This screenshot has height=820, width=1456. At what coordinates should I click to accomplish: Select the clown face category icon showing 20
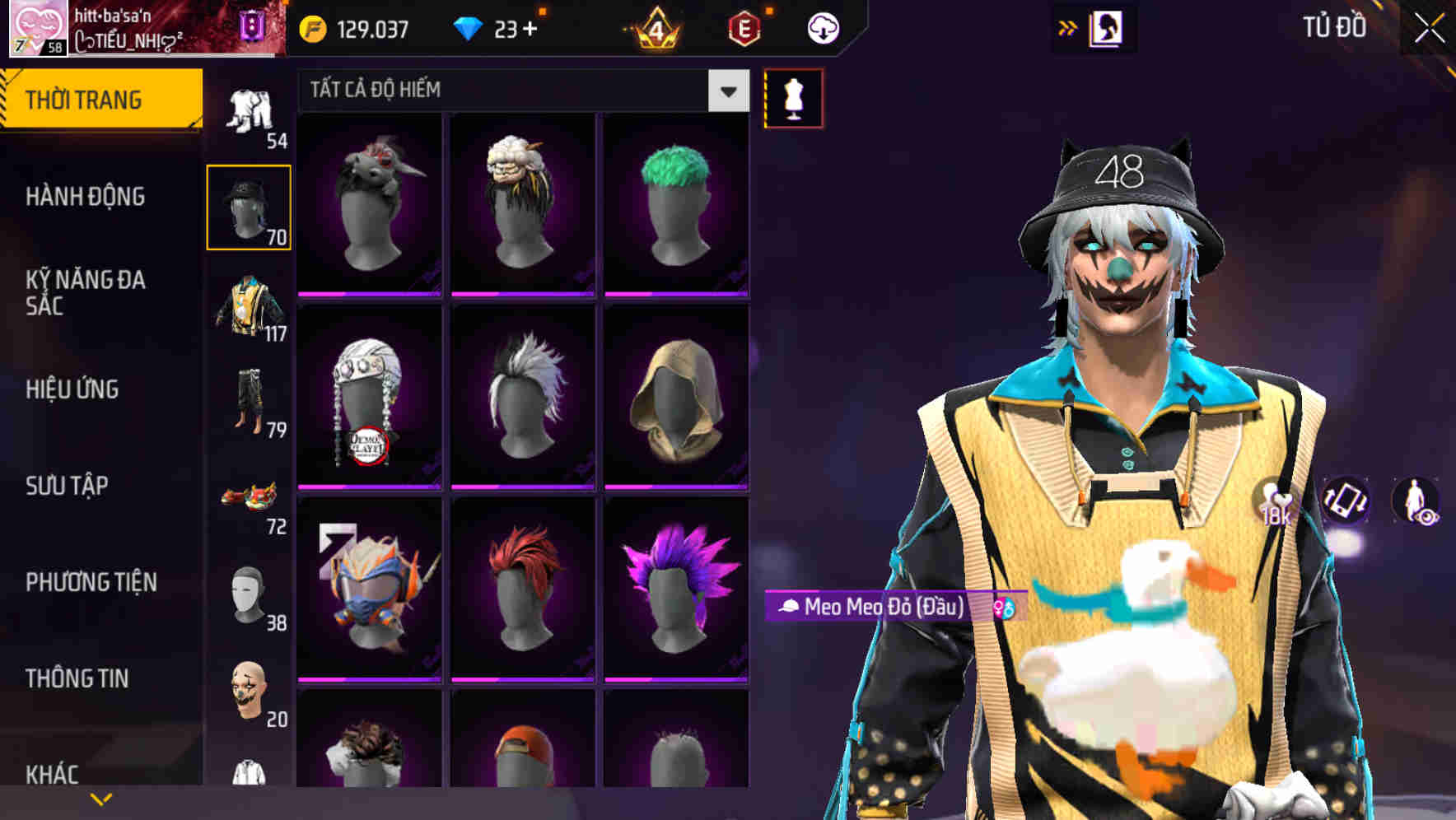click(247, 692)
